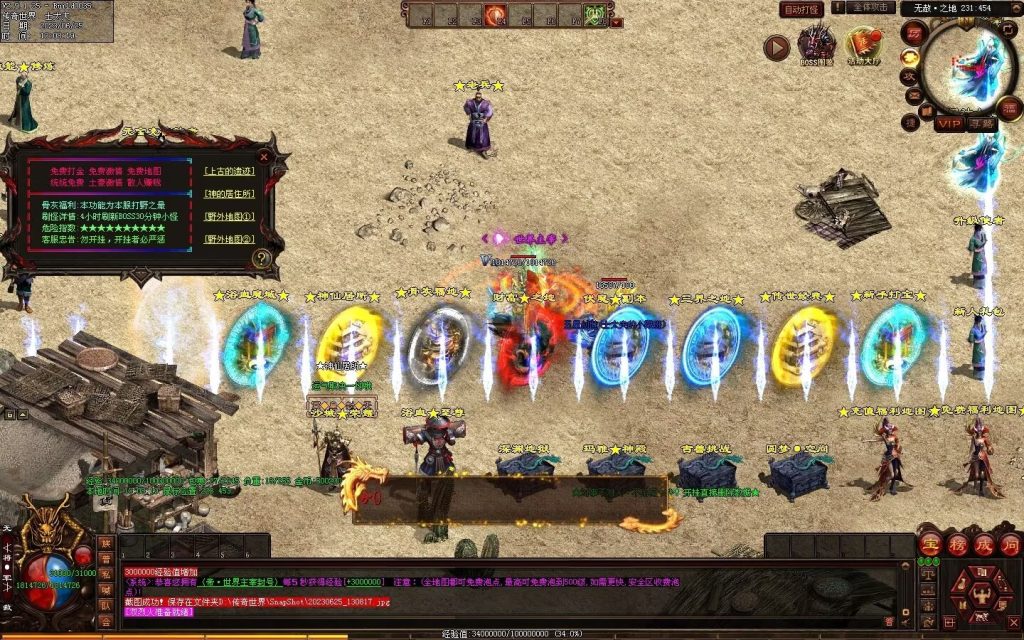Click the round play arrow button
The width and height of the screenshot is (1024, 640).
tap(777, 47)
